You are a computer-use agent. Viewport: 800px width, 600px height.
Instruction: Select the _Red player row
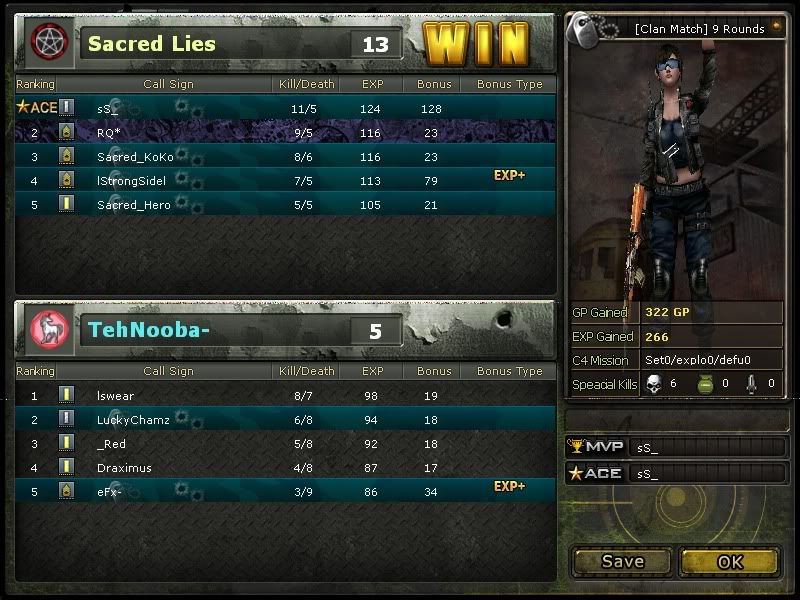point(111,444)
